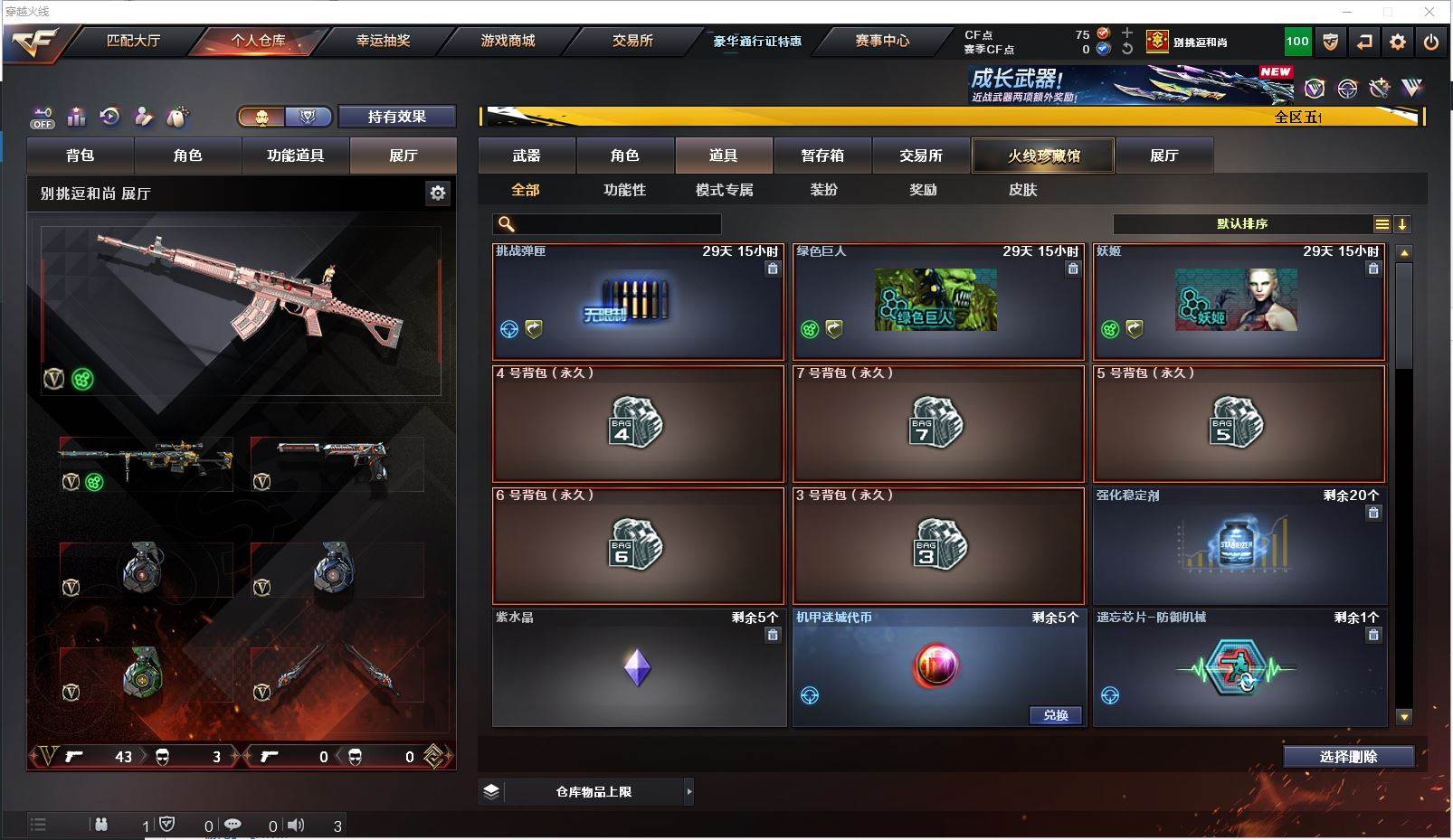Go to 幸运抽奖 lucky draw
Viewport: 1453px width, 840px height.
tap(383, 41)
